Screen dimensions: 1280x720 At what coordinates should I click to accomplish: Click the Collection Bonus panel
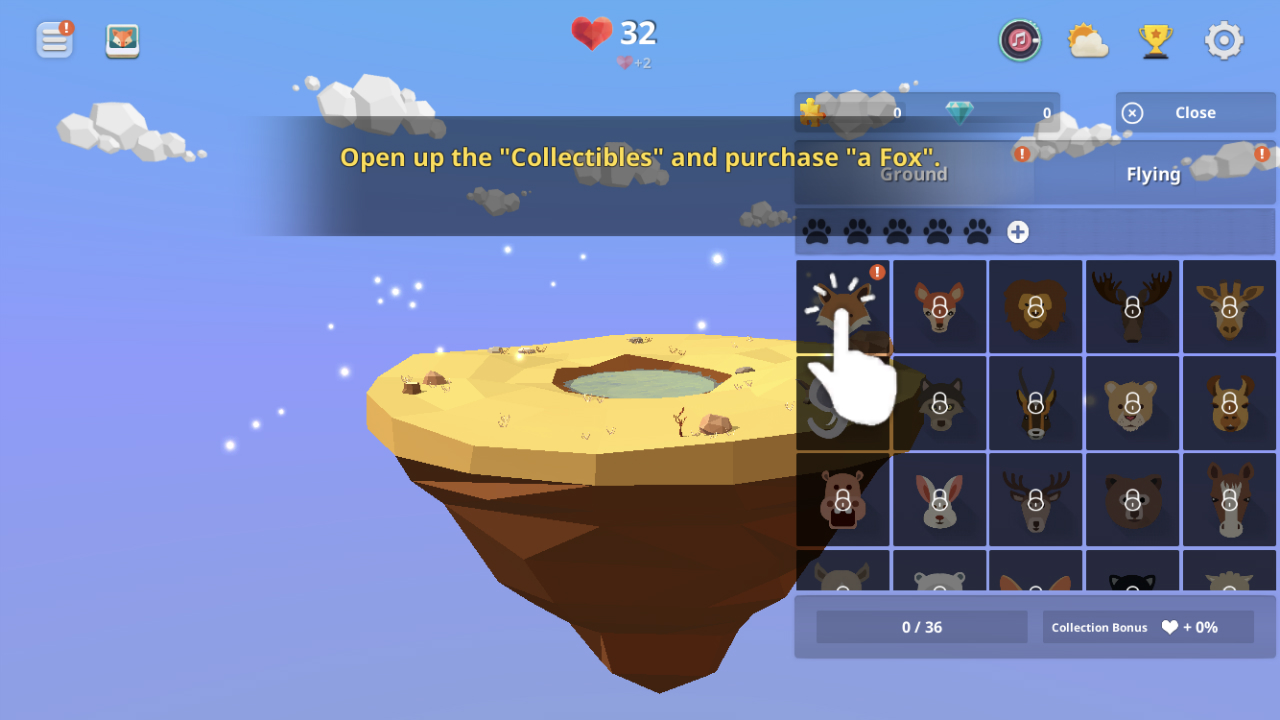point(1148,627)
